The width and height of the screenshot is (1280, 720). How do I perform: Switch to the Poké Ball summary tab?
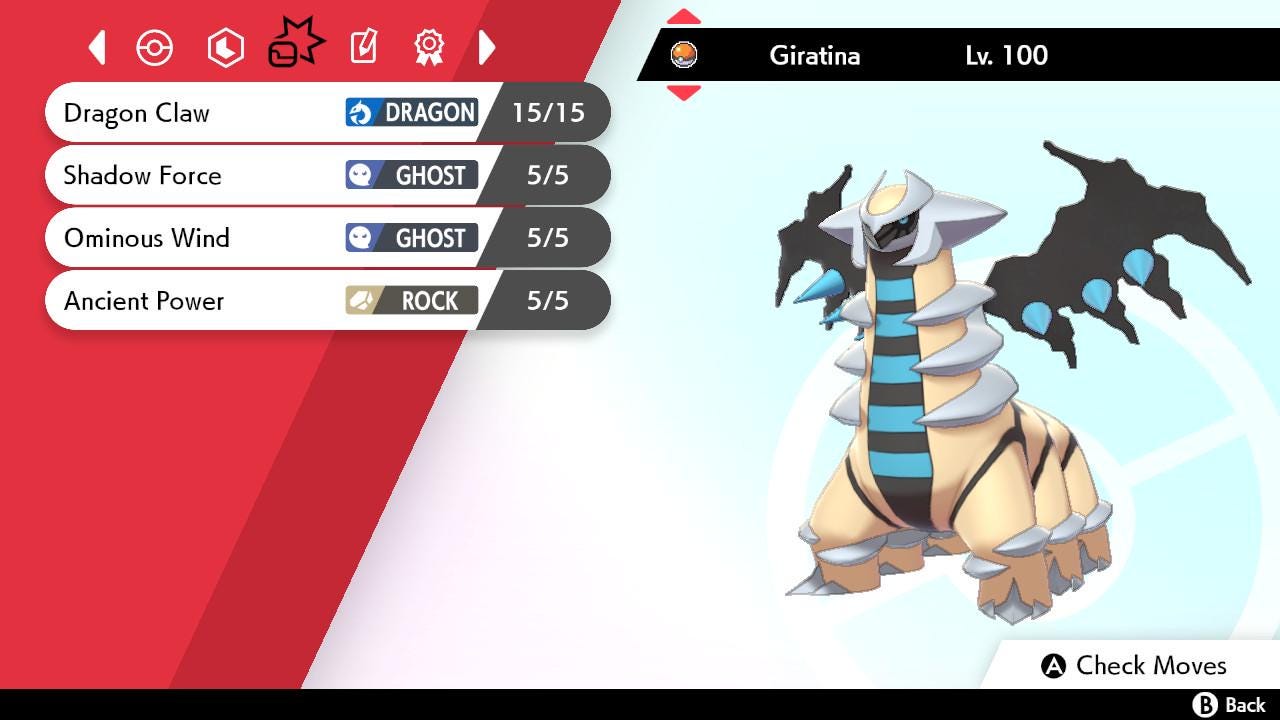155,47
